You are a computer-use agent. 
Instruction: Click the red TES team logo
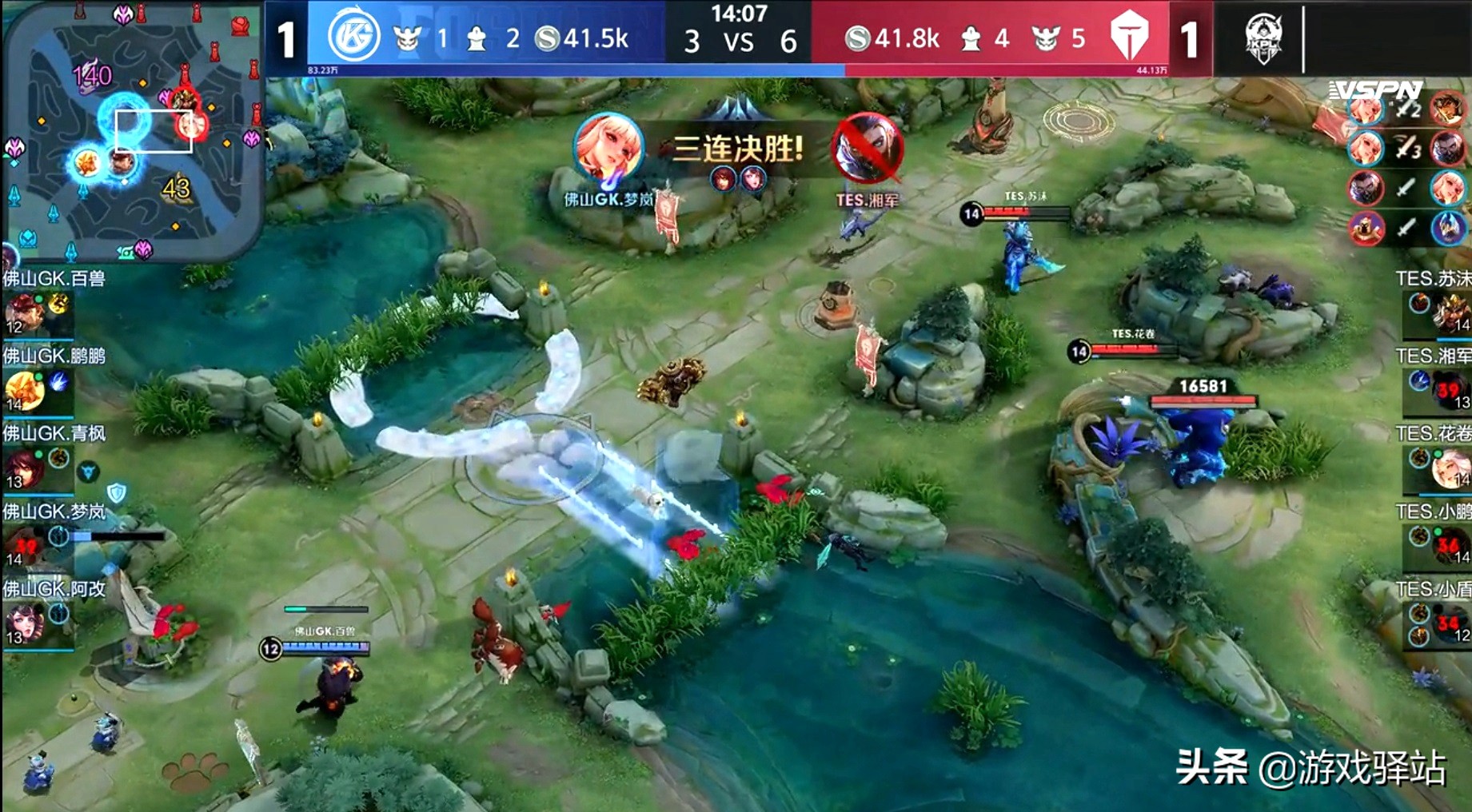tap(1129, 37)
